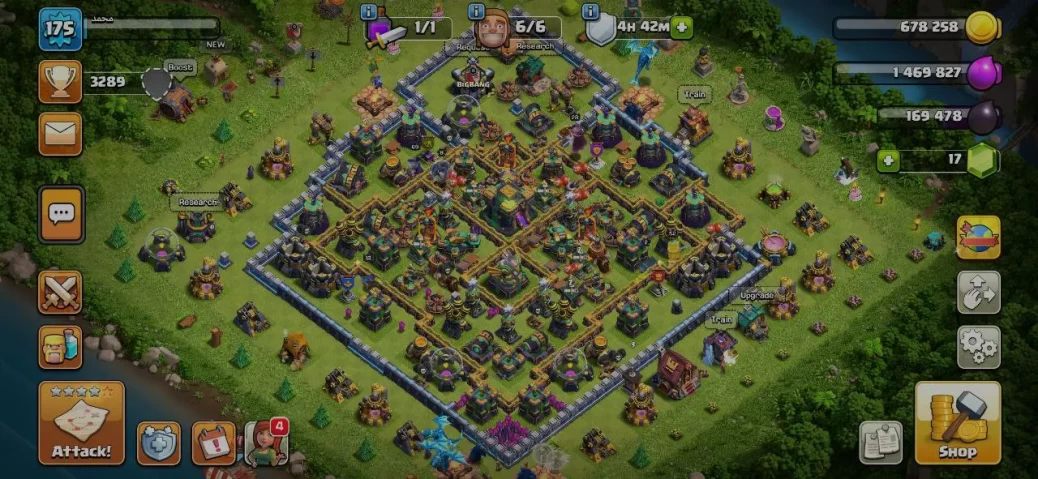Open the Attack! map button

81,423
